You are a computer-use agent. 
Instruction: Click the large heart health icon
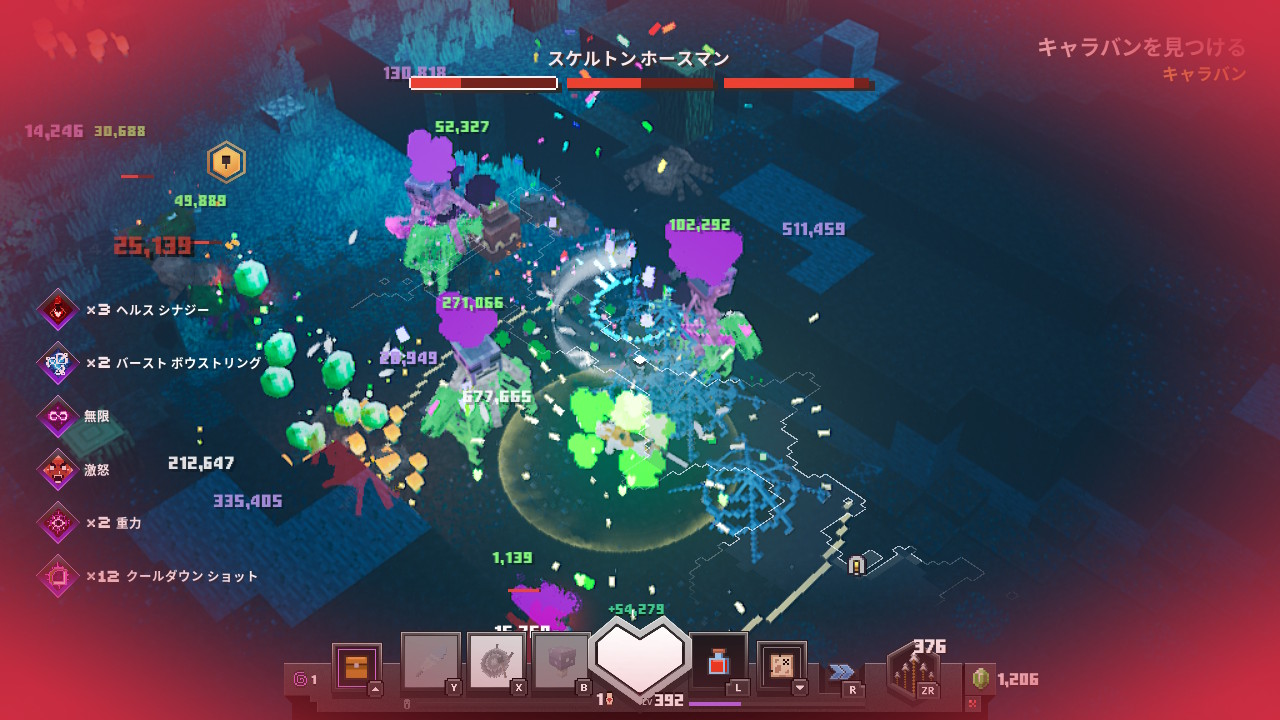[x=640, y=655]
